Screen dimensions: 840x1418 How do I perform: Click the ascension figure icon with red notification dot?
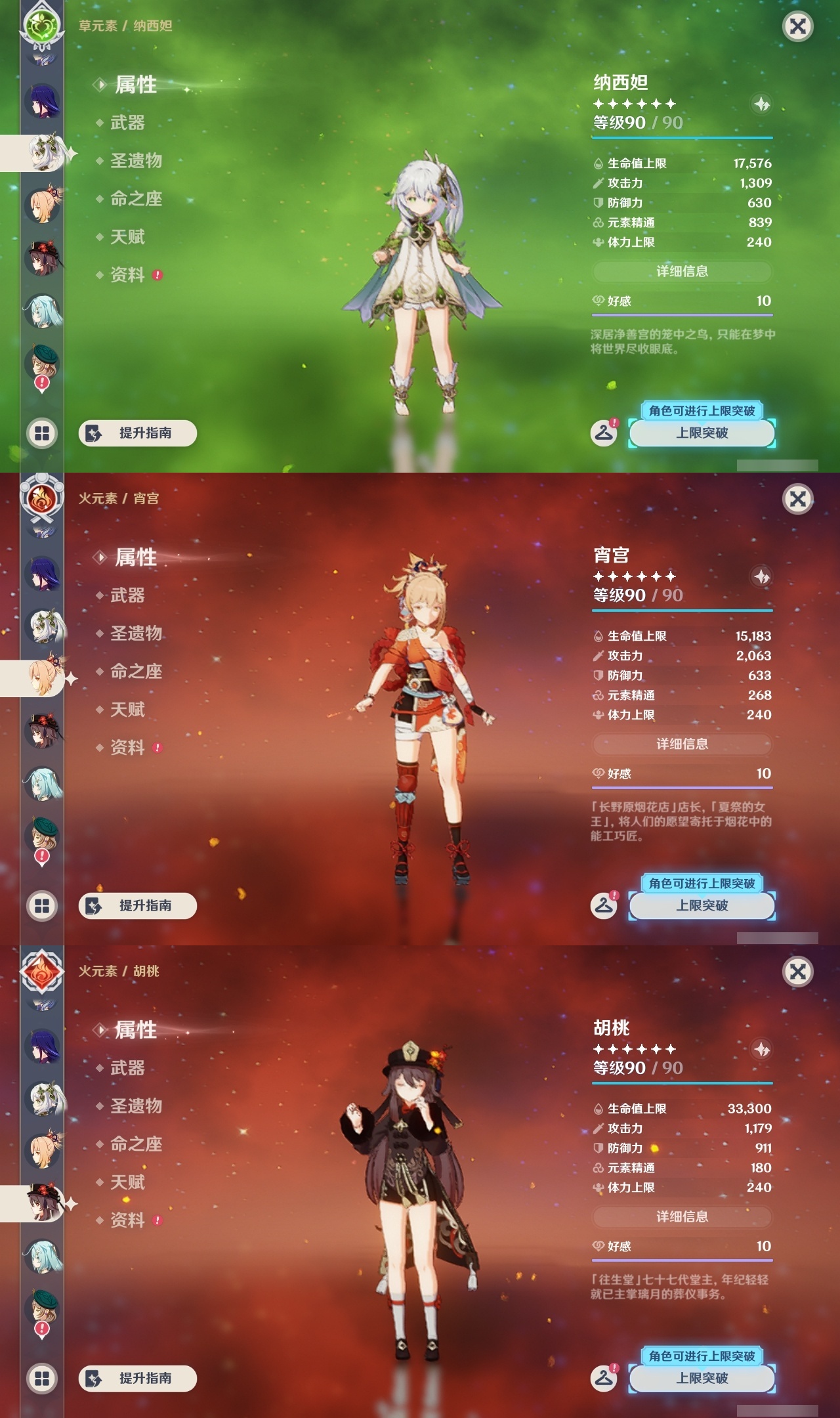605,432
